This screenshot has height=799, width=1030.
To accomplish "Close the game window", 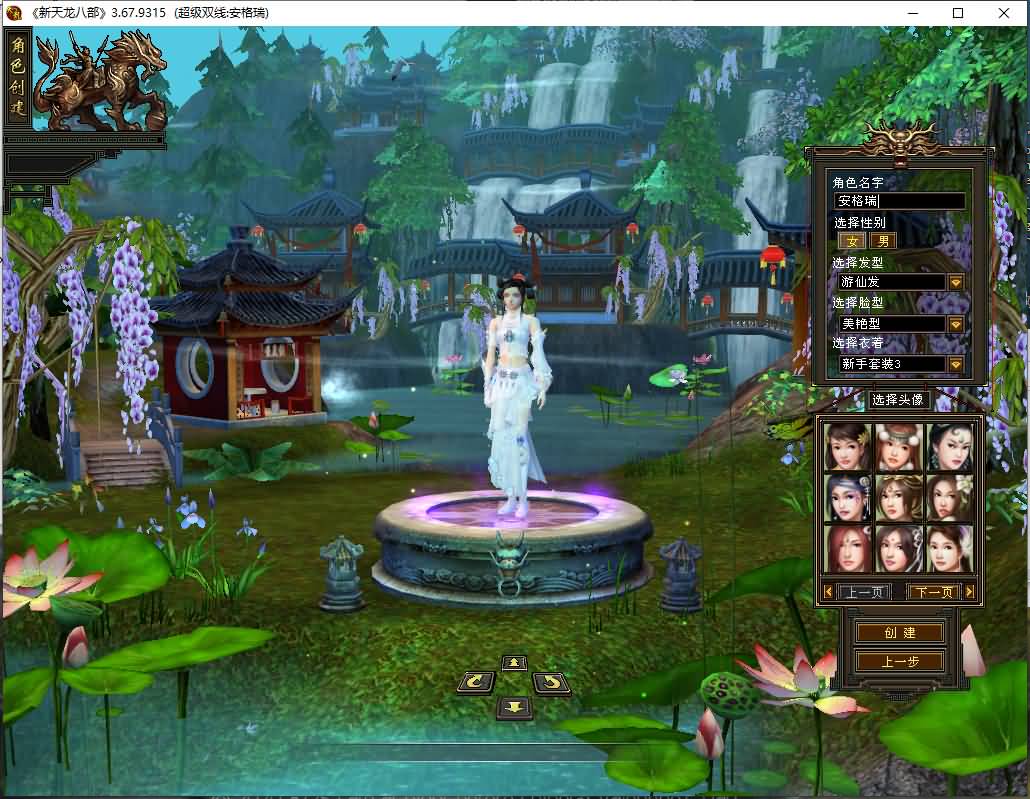I will click(1005, 13).
